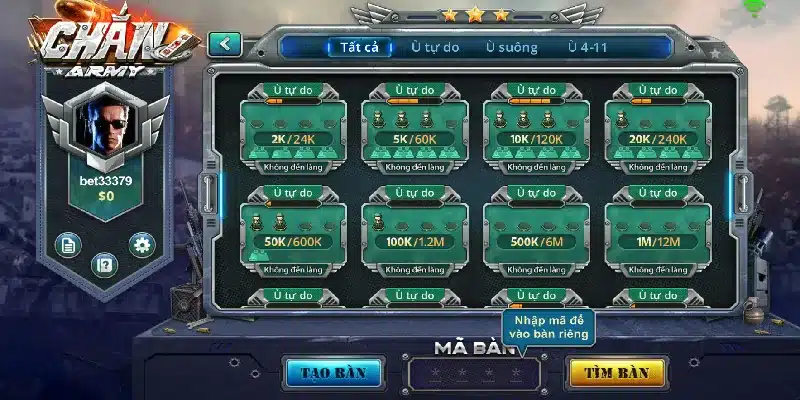Open the settings gear icon
The image size is (800, 400).
142,244
